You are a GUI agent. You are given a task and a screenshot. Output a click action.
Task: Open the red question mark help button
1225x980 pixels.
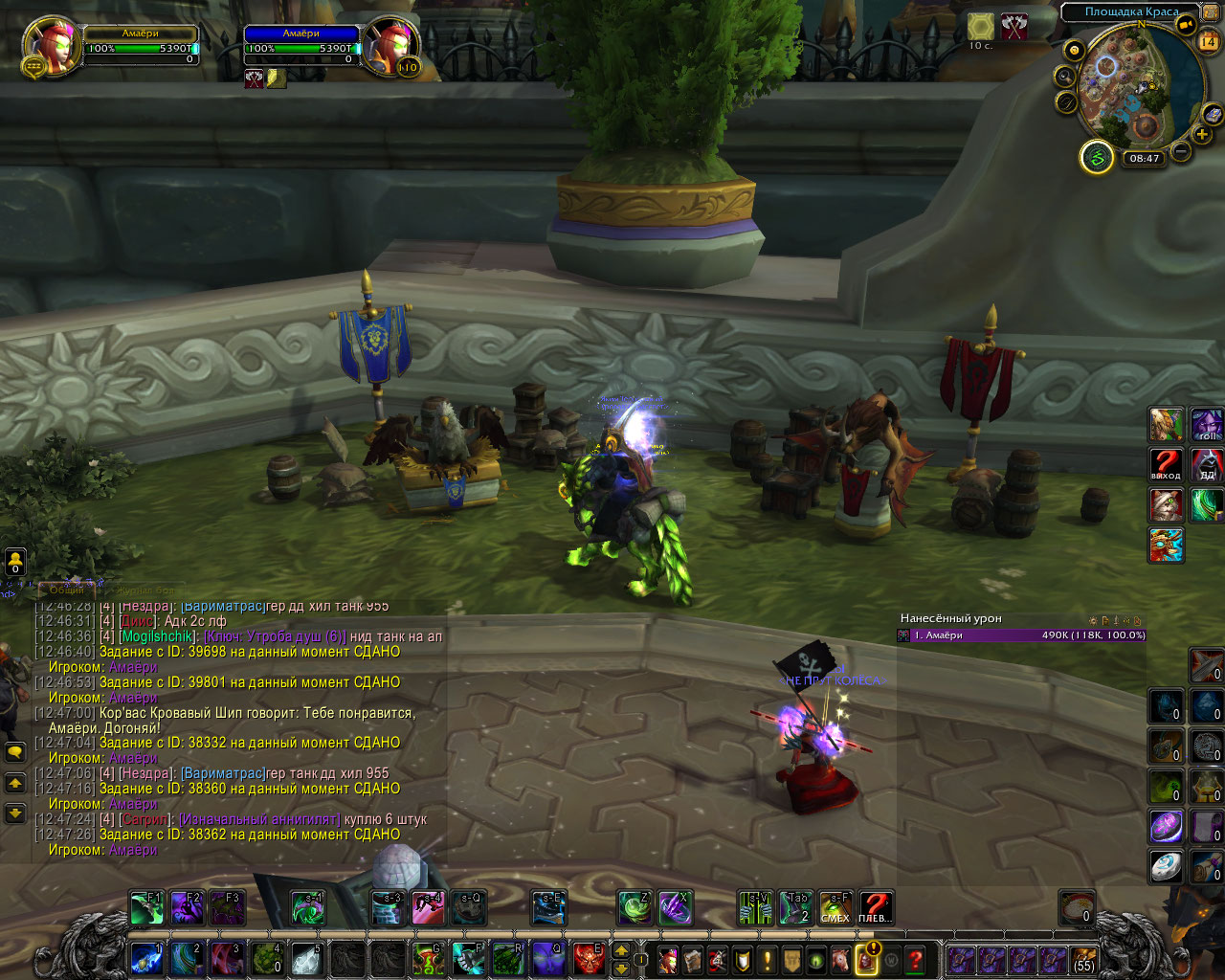[x=916, y=959]
